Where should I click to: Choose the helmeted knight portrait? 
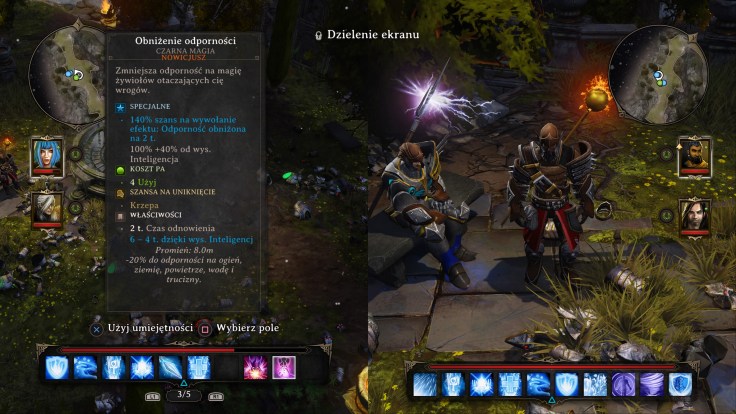coord(694,156)
